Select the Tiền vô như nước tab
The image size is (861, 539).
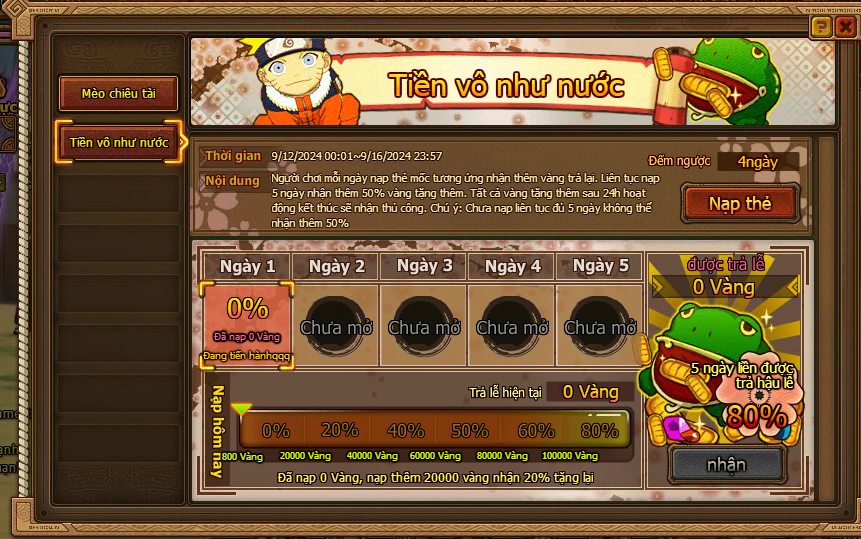119,142
